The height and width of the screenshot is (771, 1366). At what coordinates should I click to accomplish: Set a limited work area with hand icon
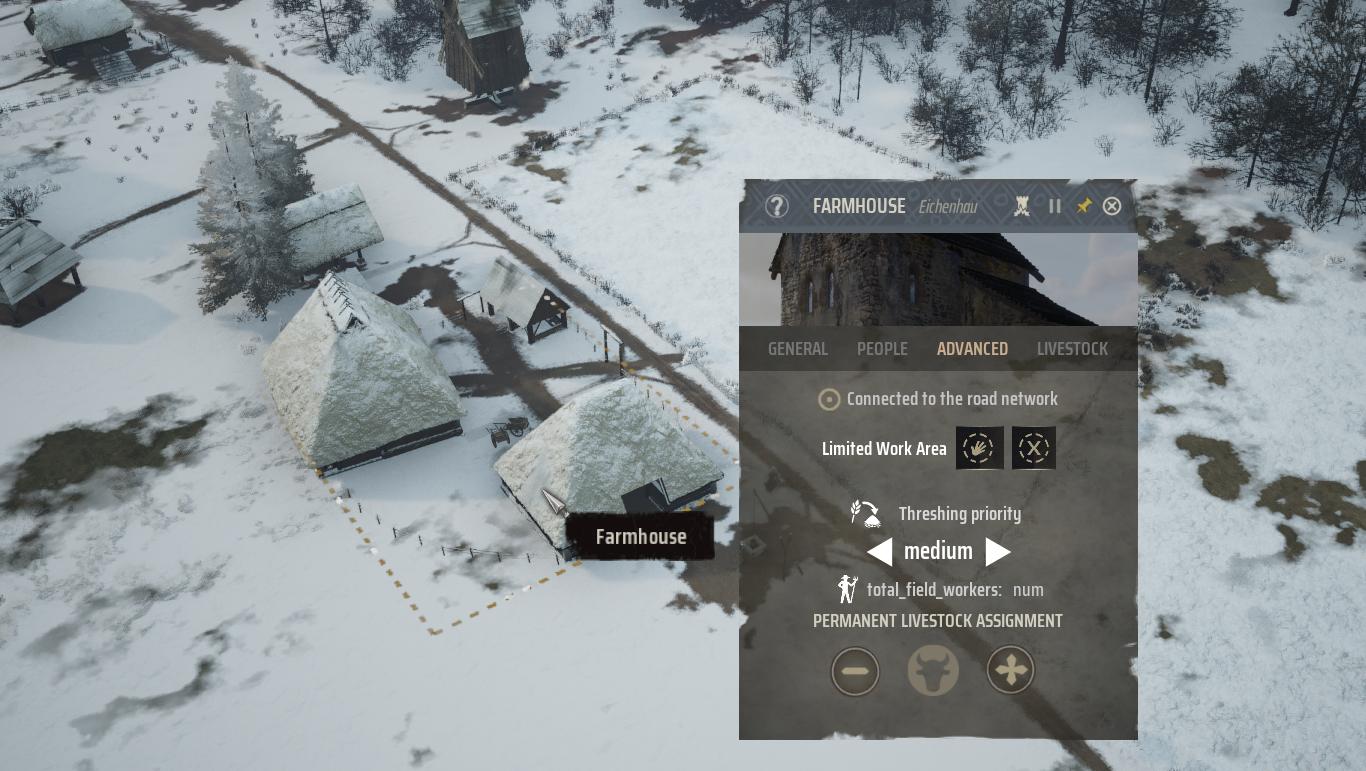979,448
